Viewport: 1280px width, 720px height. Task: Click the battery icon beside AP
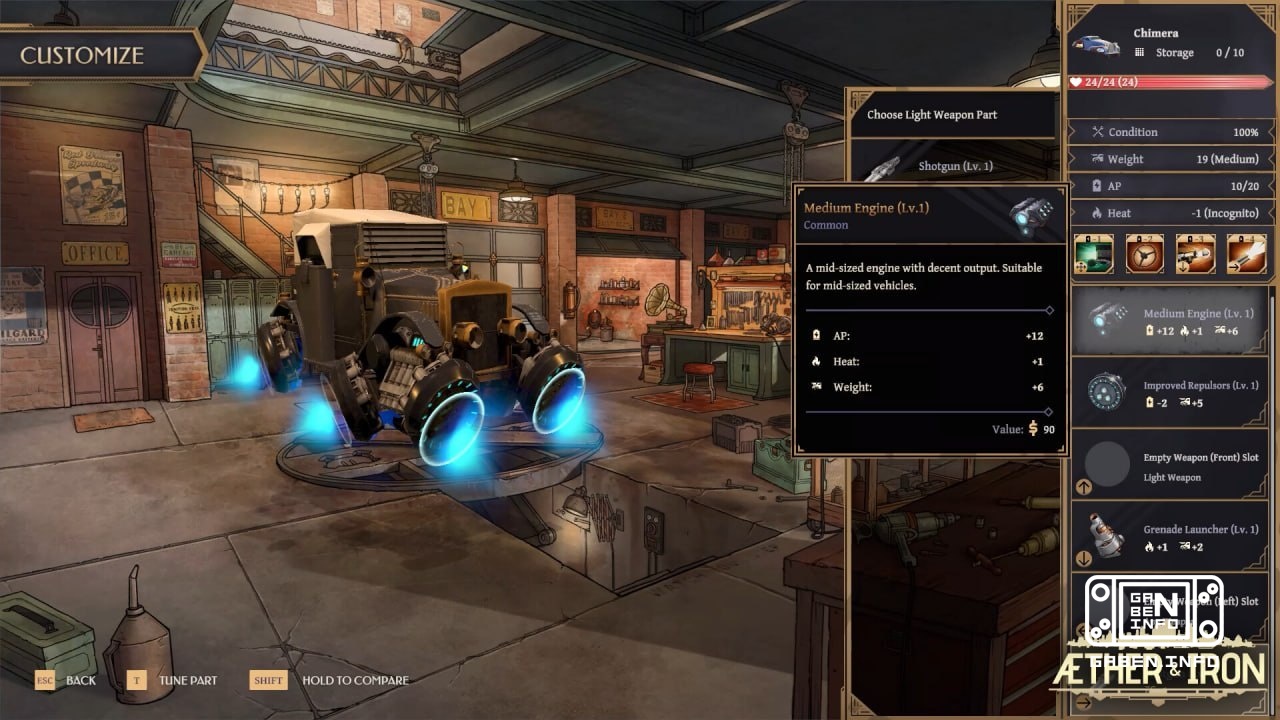click(x=1098, y=185)
